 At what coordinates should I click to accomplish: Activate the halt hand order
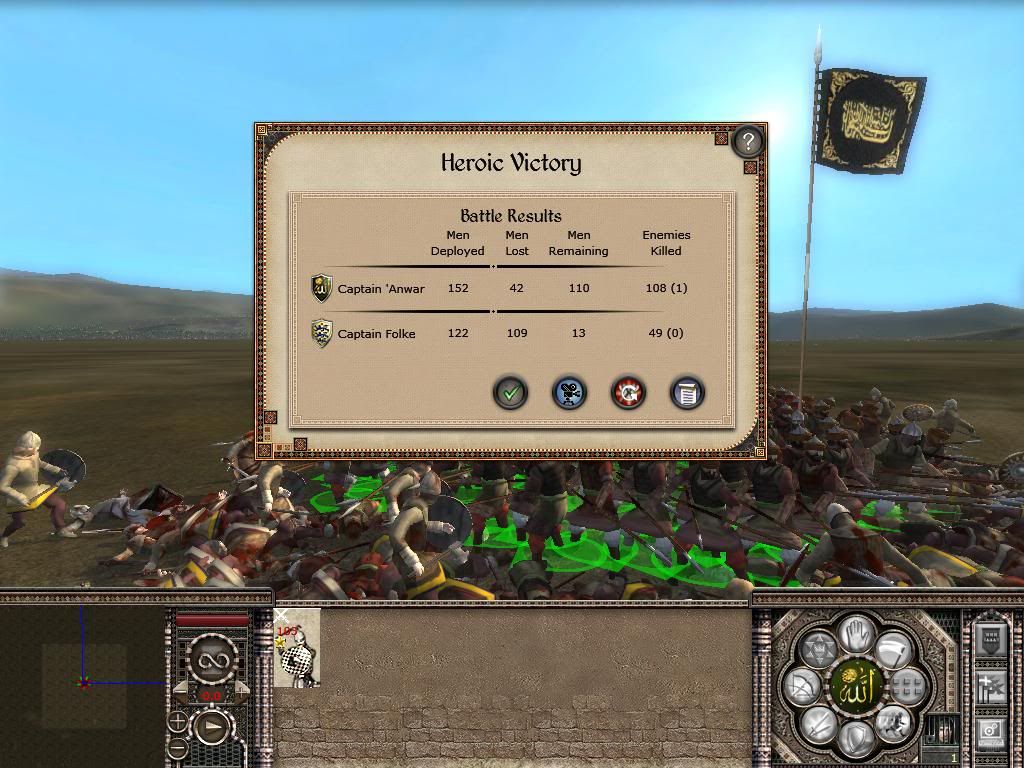(855, 633)
